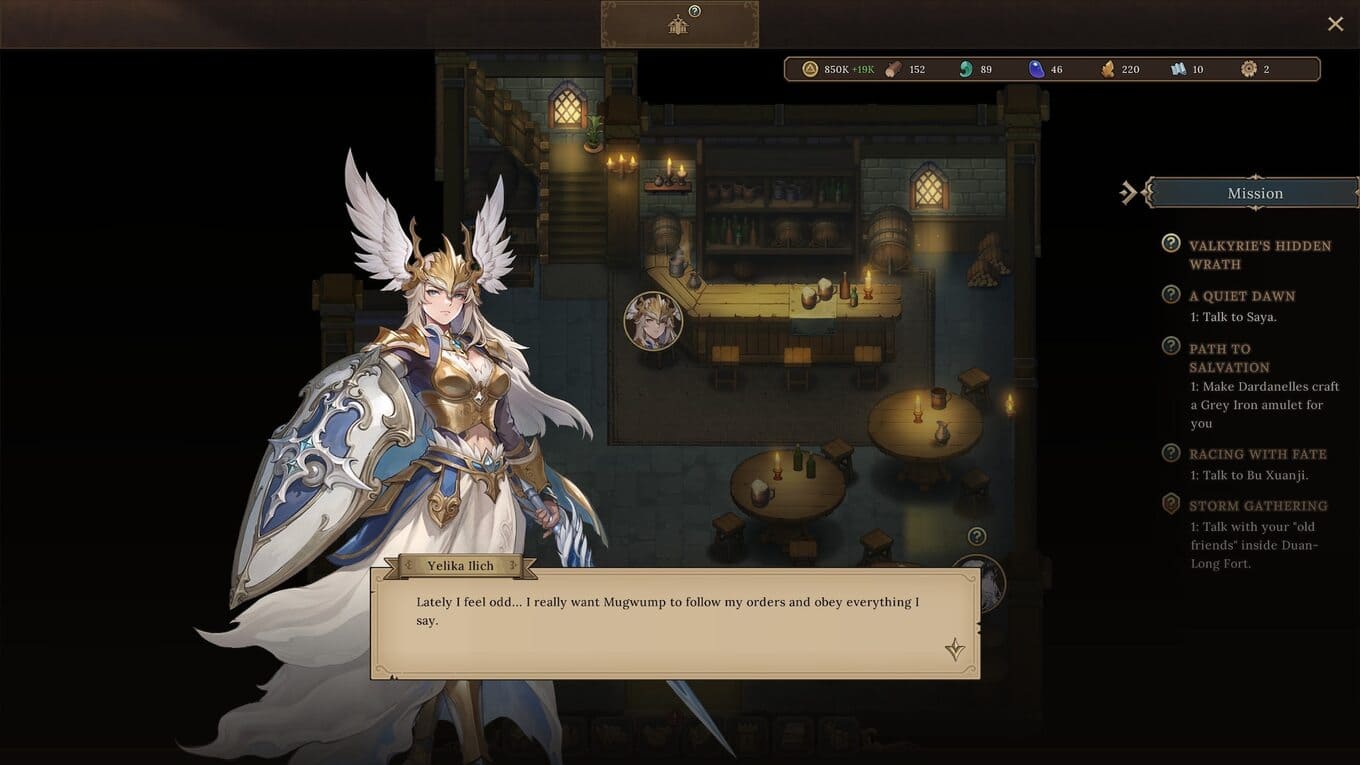Close the tavern screen with the X
This screenshot has width=1360, height=765.
(x=1335, y=24)
